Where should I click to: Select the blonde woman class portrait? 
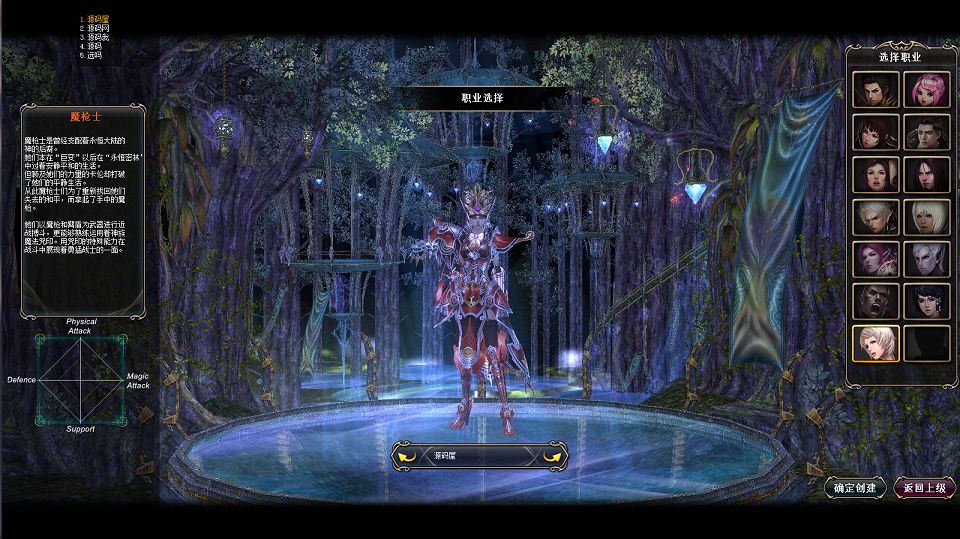875,343
